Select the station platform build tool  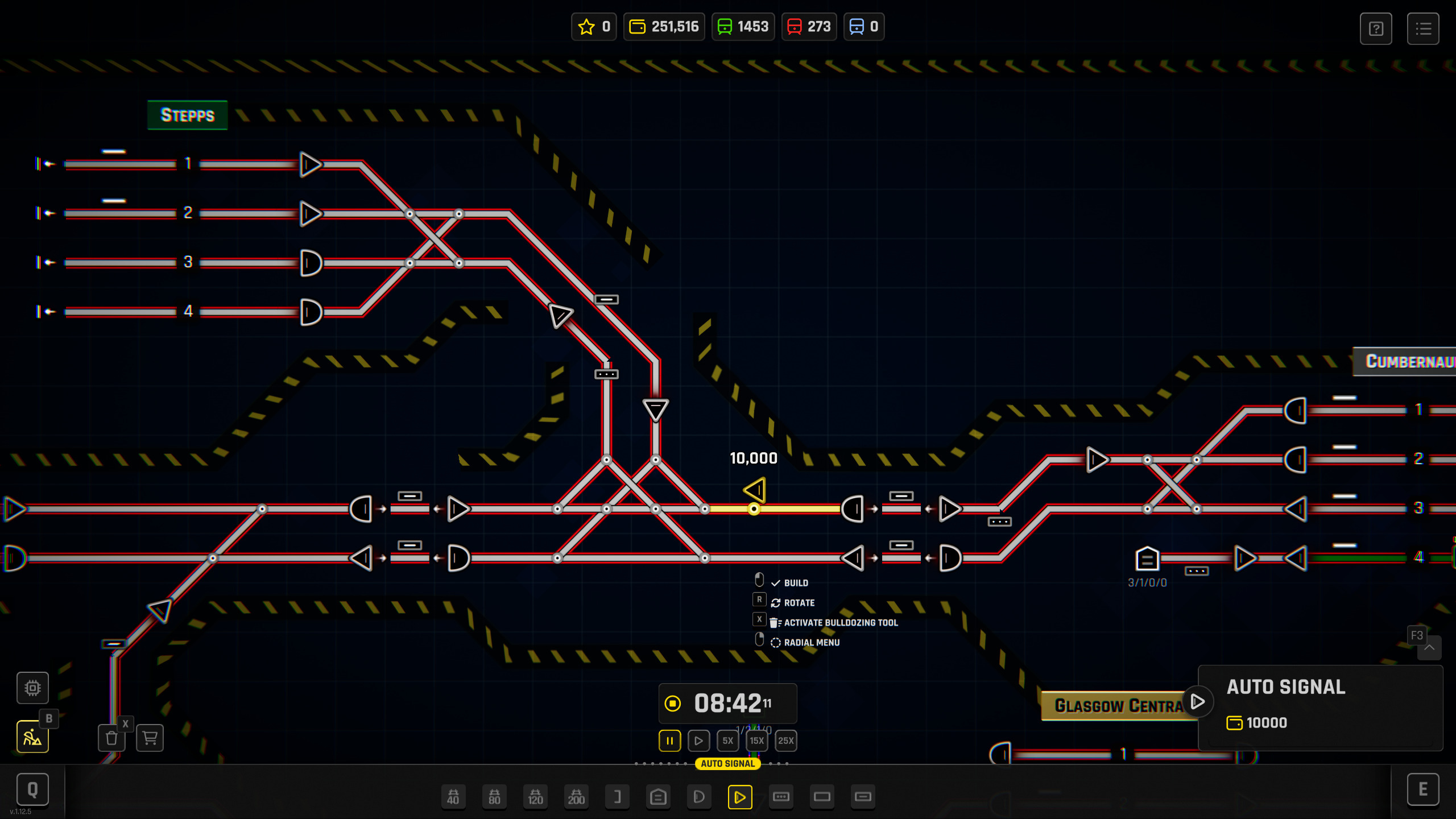(x=658, y=797)
